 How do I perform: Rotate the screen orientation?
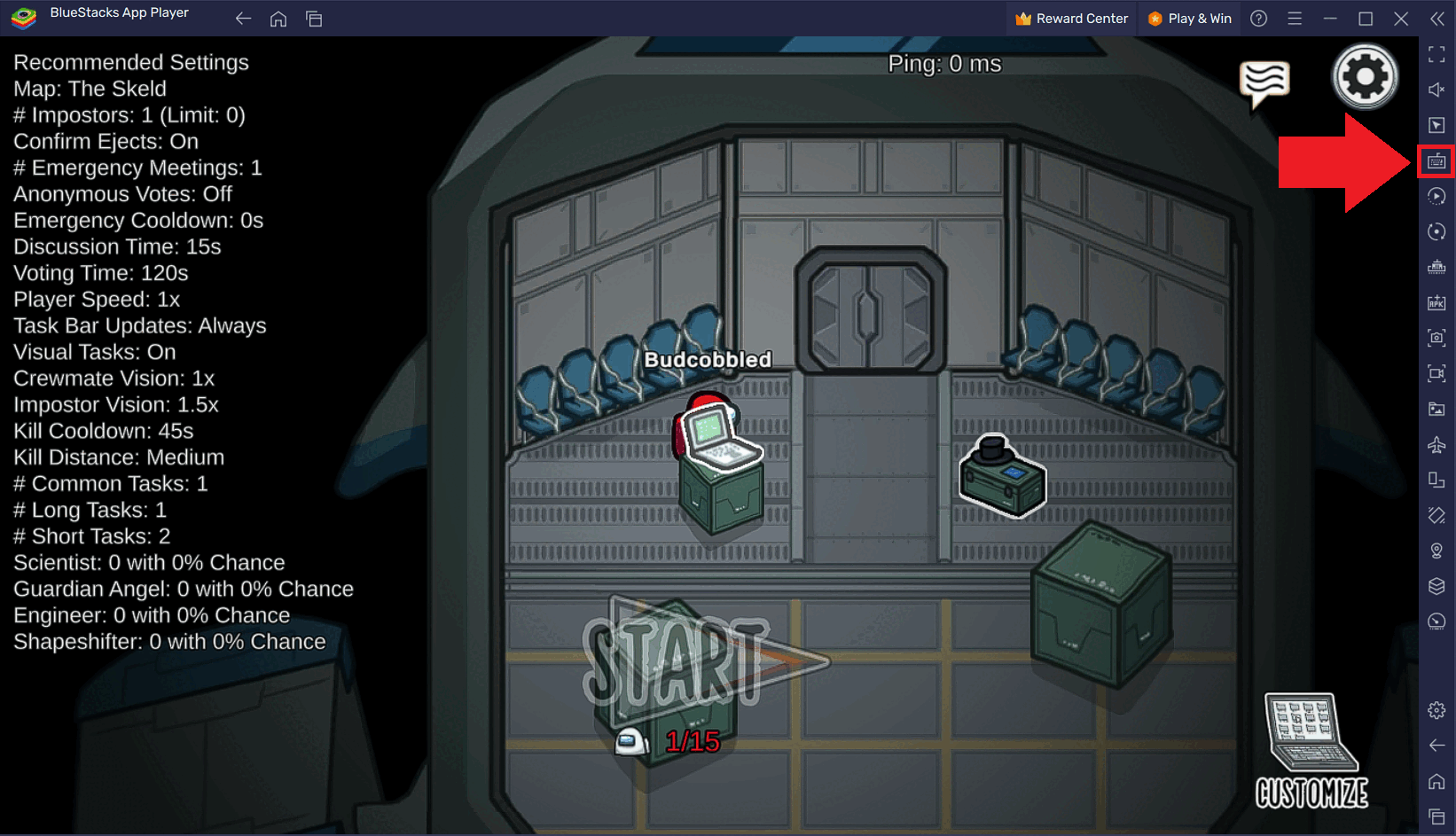(1436, 231)
